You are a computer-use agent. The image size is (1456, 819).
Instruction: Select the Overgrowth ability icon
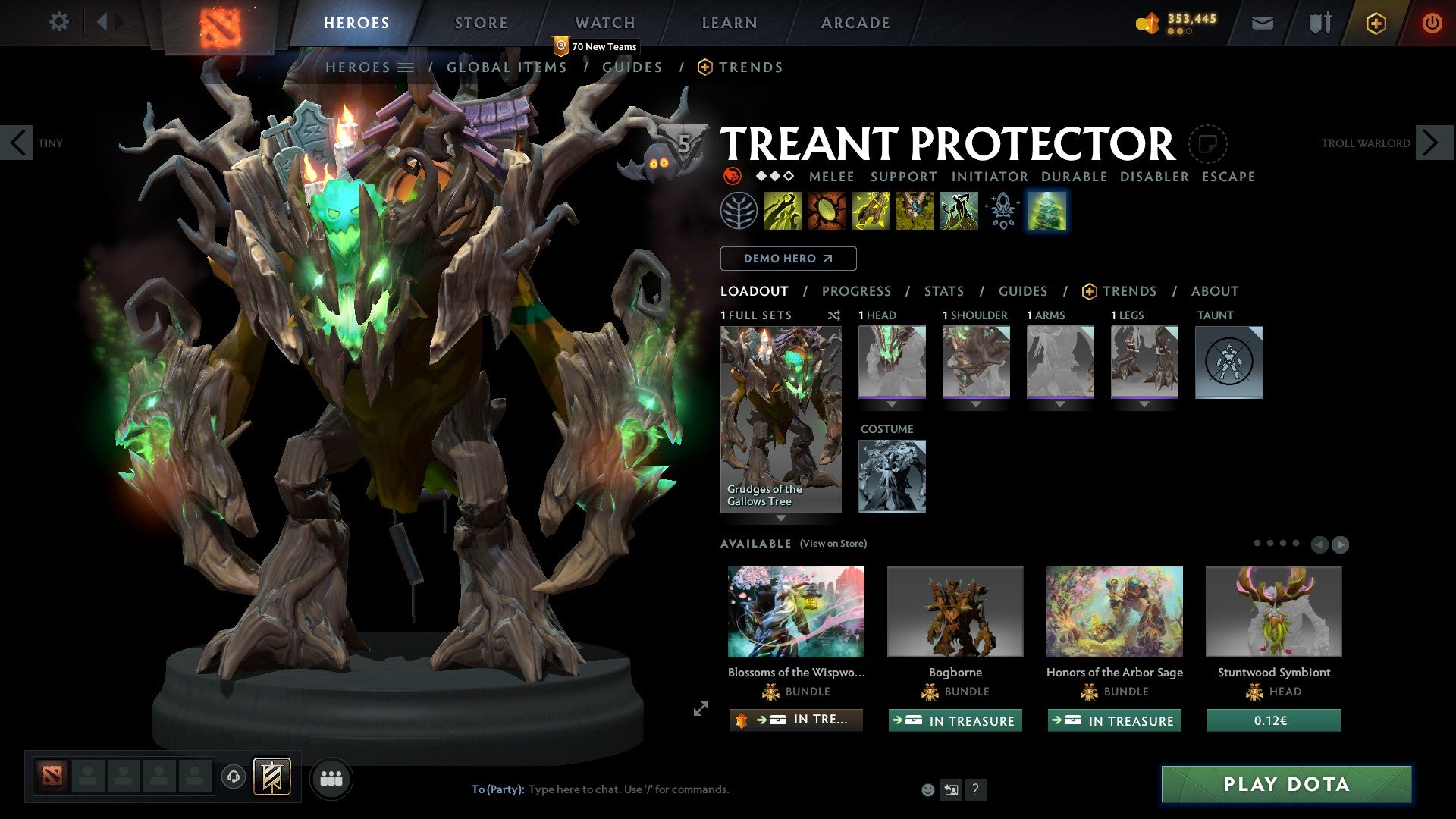pos(957,211)
